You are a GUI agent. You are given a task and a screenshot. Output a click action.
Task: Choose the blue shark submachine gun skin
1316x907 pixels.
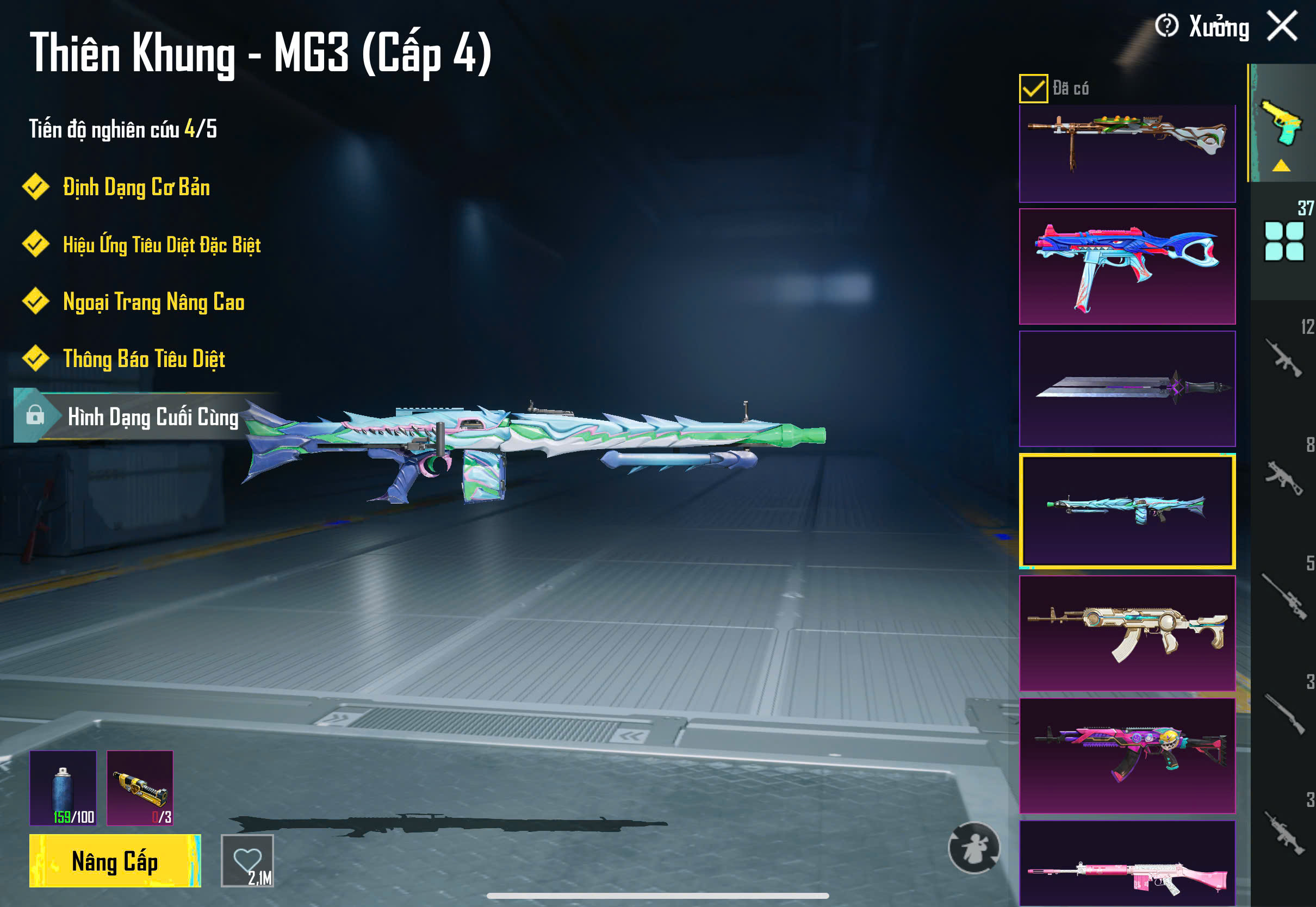tap(1127, 266)
